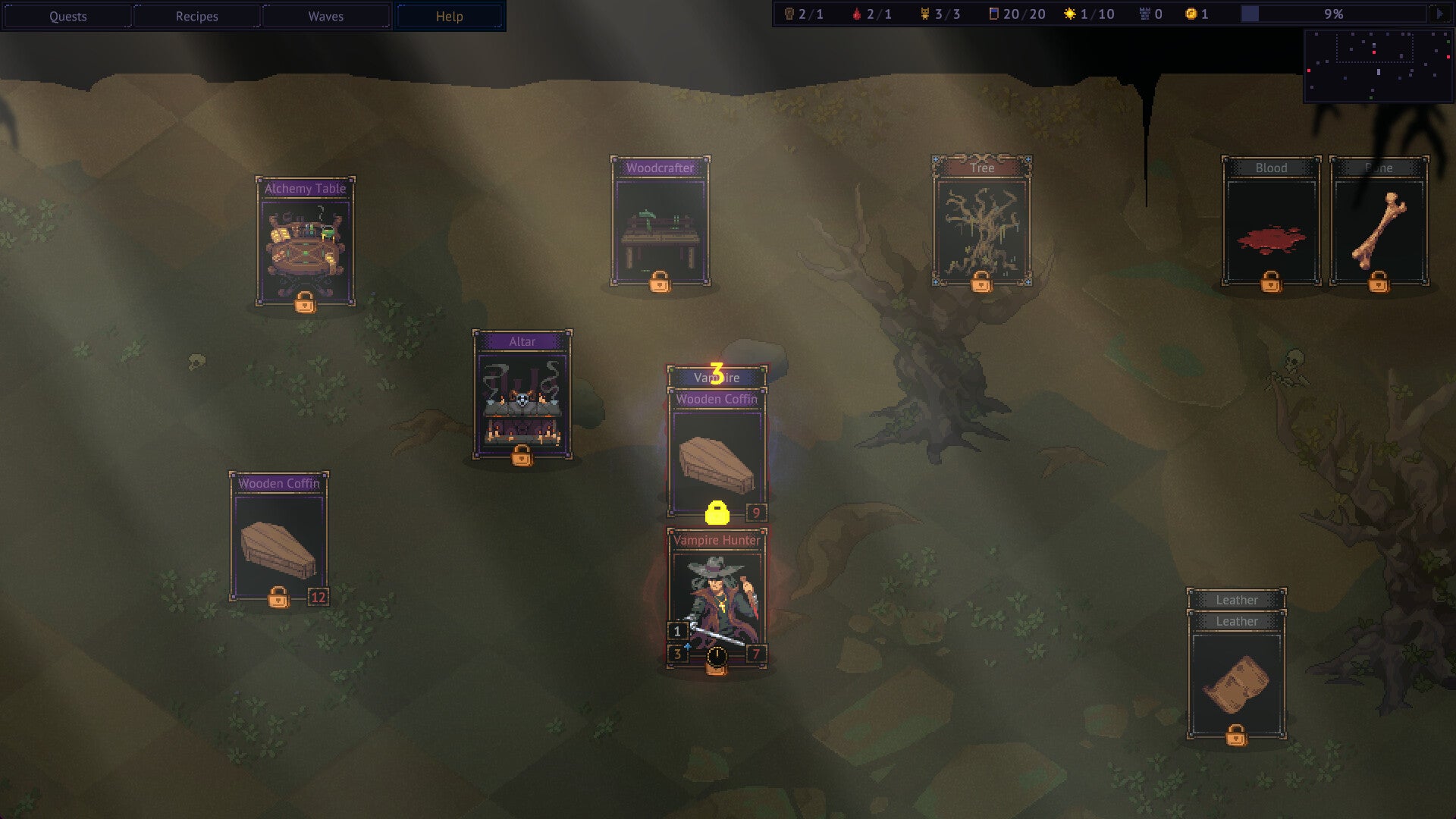Click the Altar card

[522, 396]
